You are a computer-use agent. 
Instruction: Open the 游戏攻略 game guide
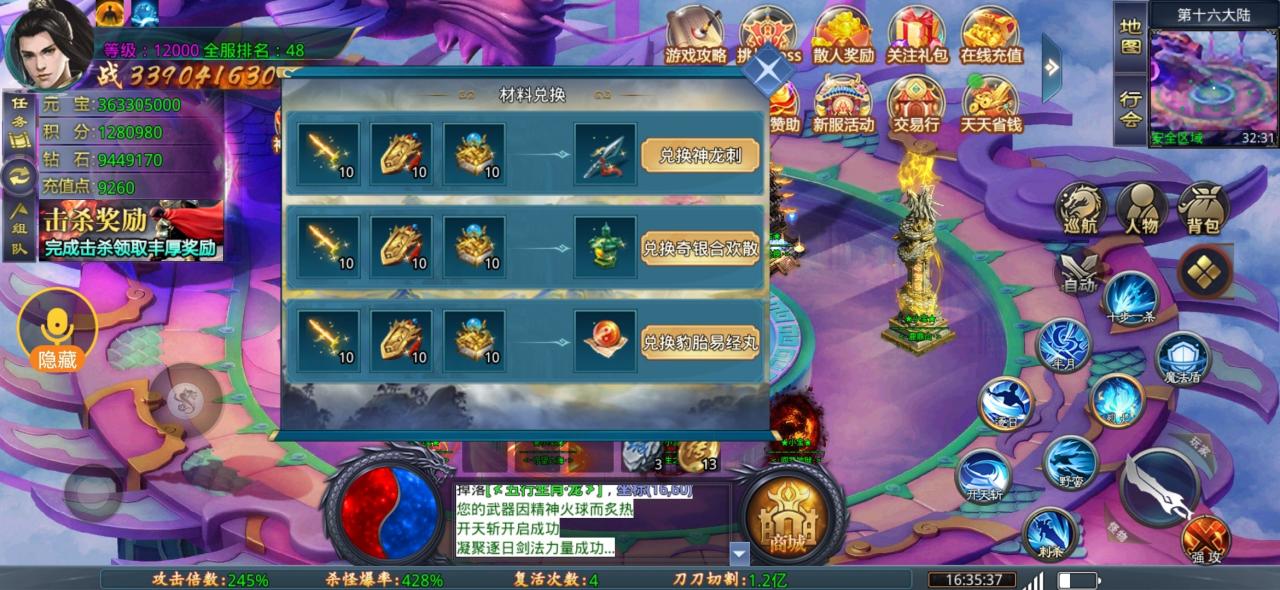click(x=696, y=36)
